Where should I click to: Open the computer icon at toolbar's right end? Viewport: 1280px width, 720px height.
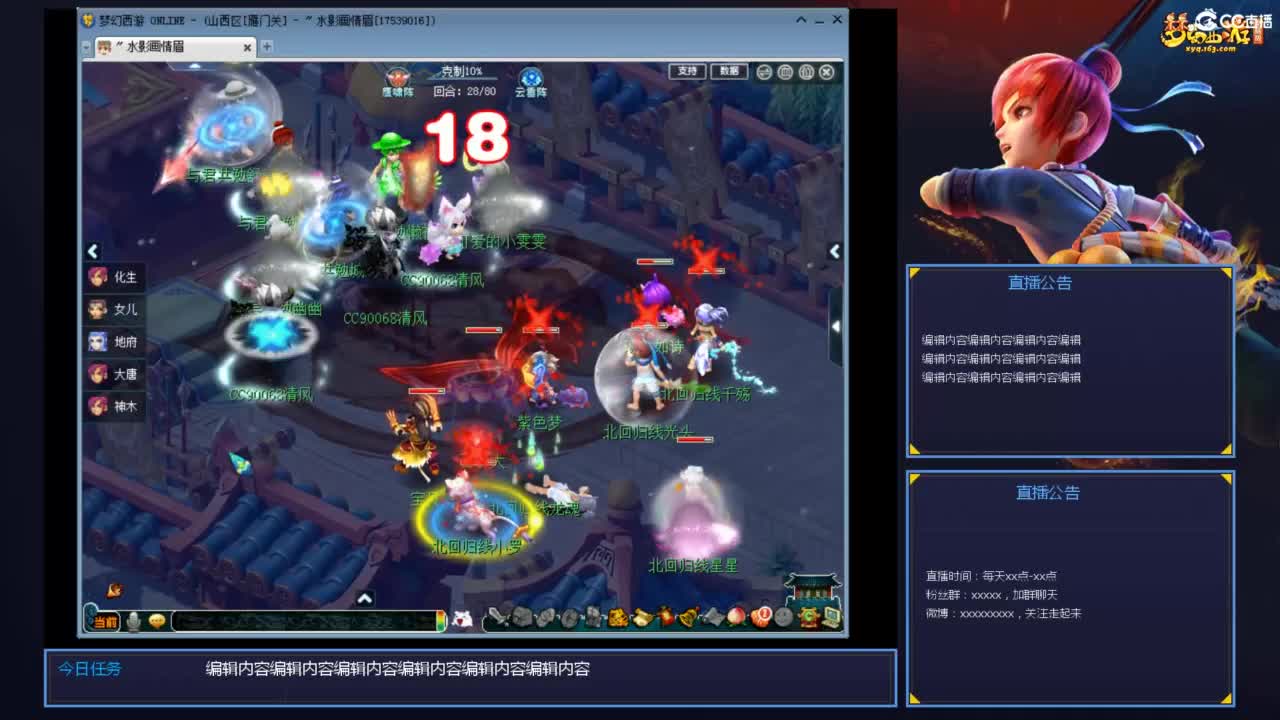coord(831,617)
